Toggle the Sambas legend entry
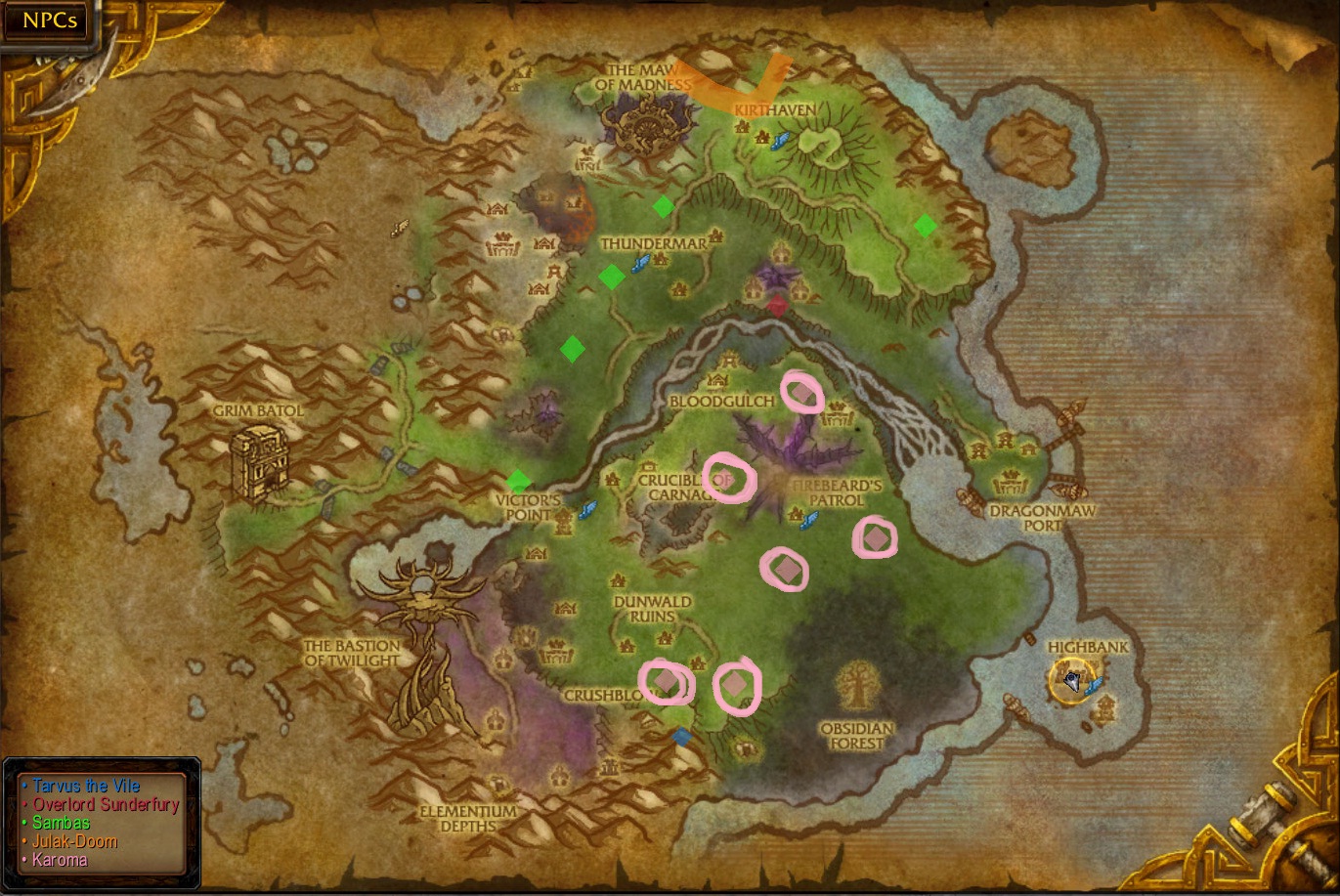 (x=62, y=823)
